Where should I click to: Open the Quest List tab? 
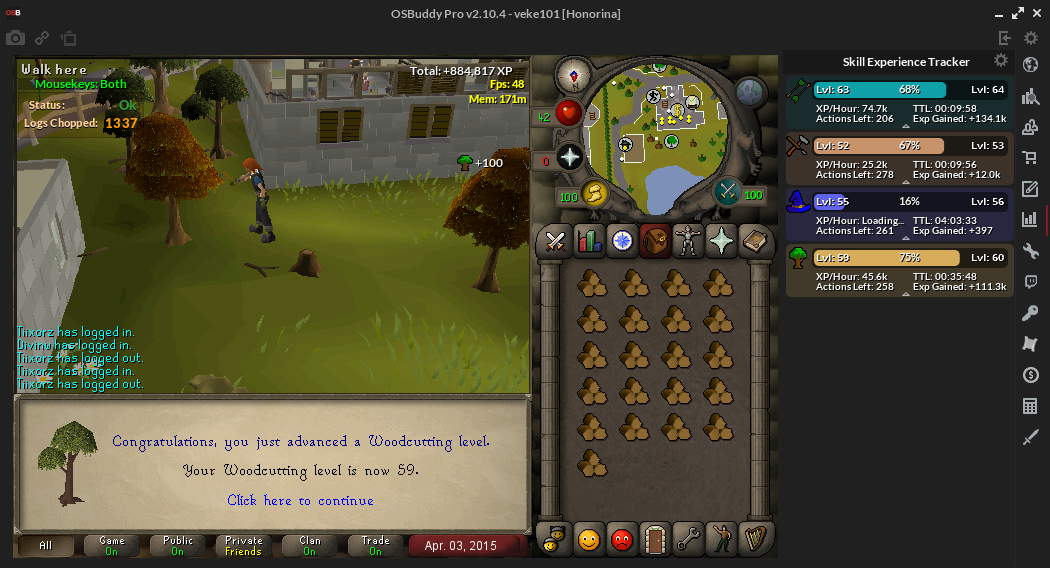[x=621, y=240]
